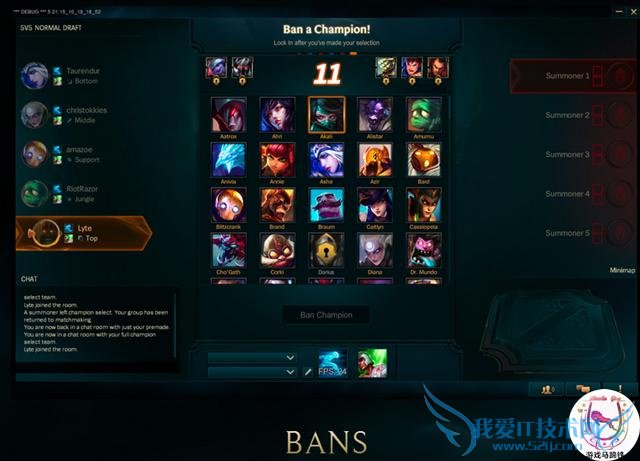Screen dimensions: 640x461
Task: Choose Anivia from the champion list
Action: coord(228,160)
